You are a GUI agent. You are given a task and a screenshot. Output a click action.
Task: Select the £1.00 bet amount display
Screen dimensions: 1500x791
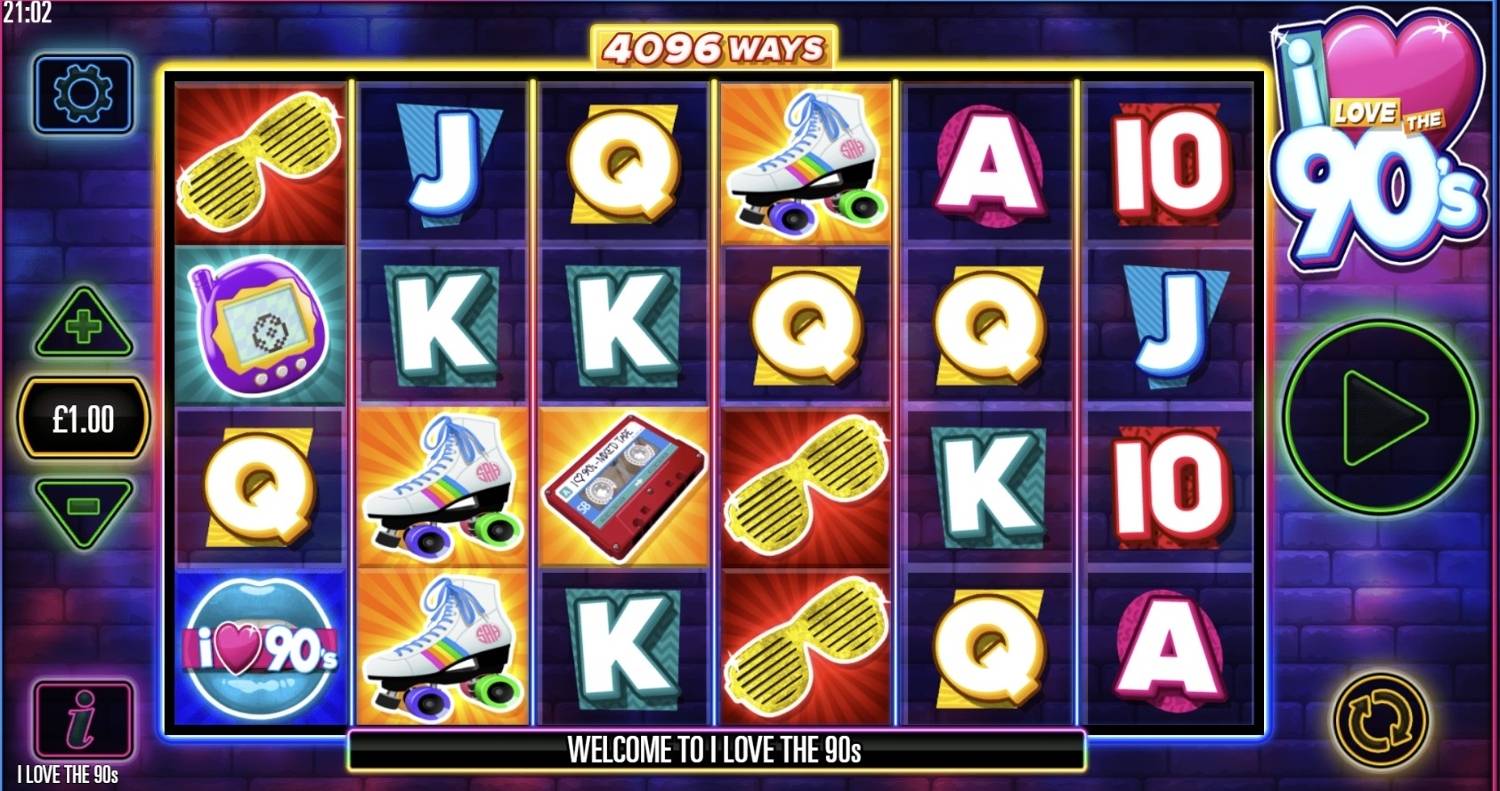[x=84, y=419]
